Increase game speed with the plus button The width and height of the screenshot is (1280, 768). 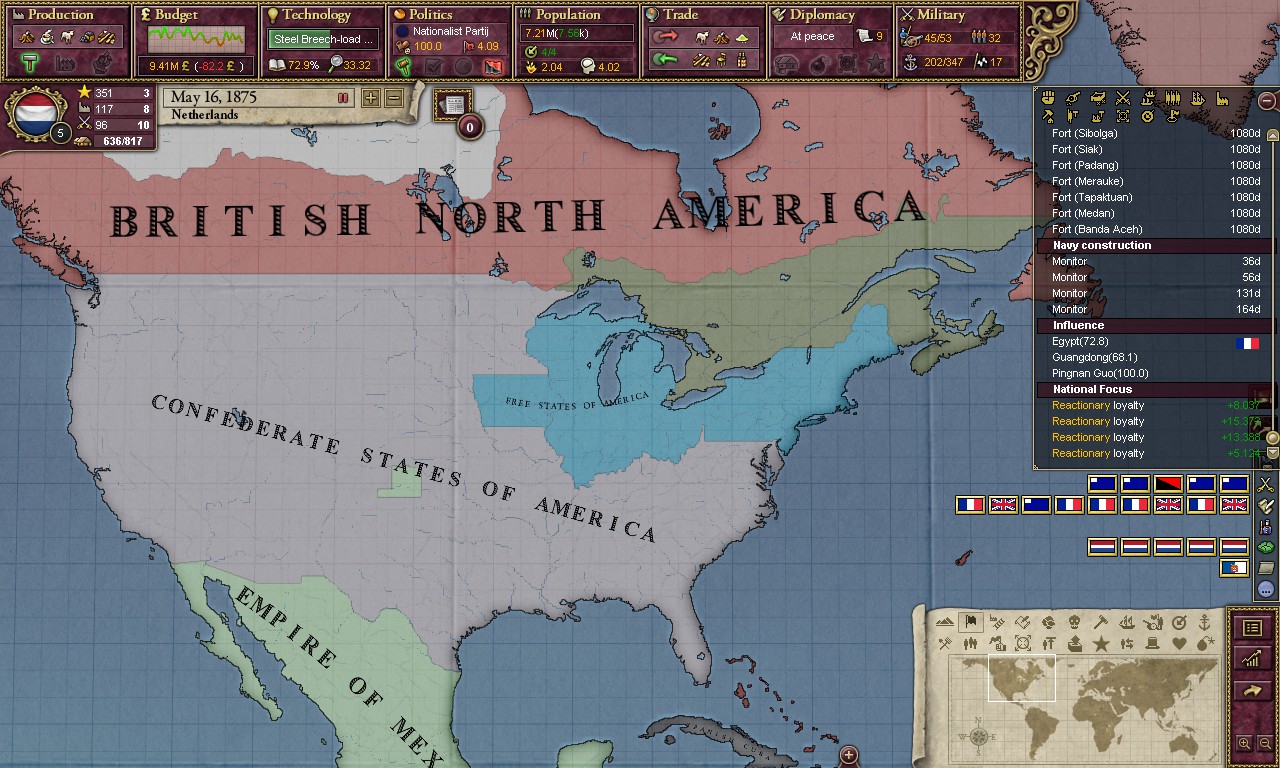point(371,100)
